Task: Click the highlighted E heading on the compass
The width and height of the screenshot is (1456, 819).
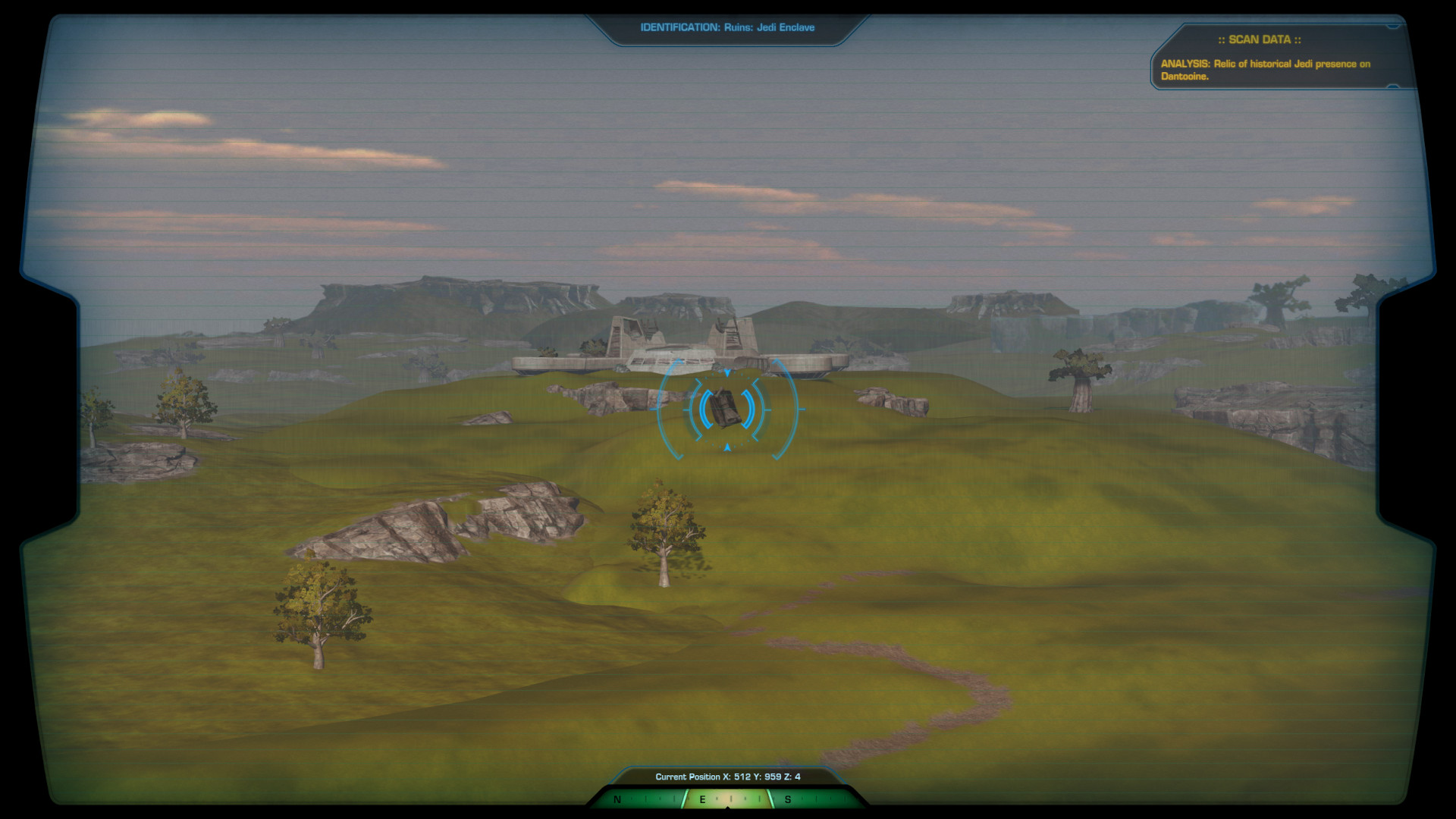Action: click(702, 799)
